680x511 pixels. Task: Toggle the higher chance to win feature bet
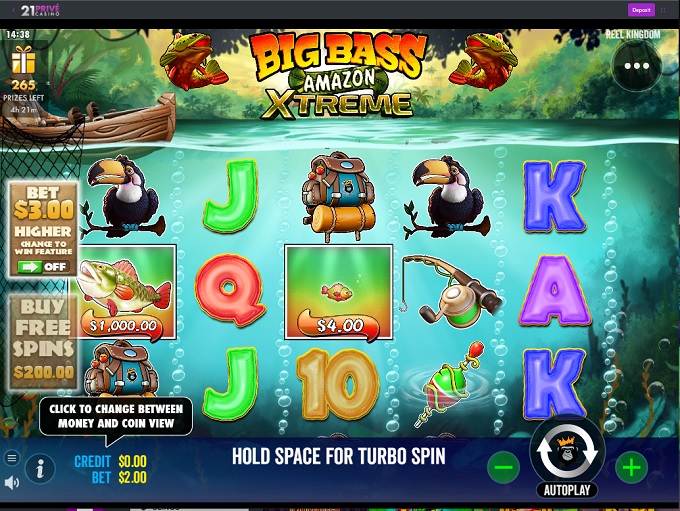tap(43, 267)
